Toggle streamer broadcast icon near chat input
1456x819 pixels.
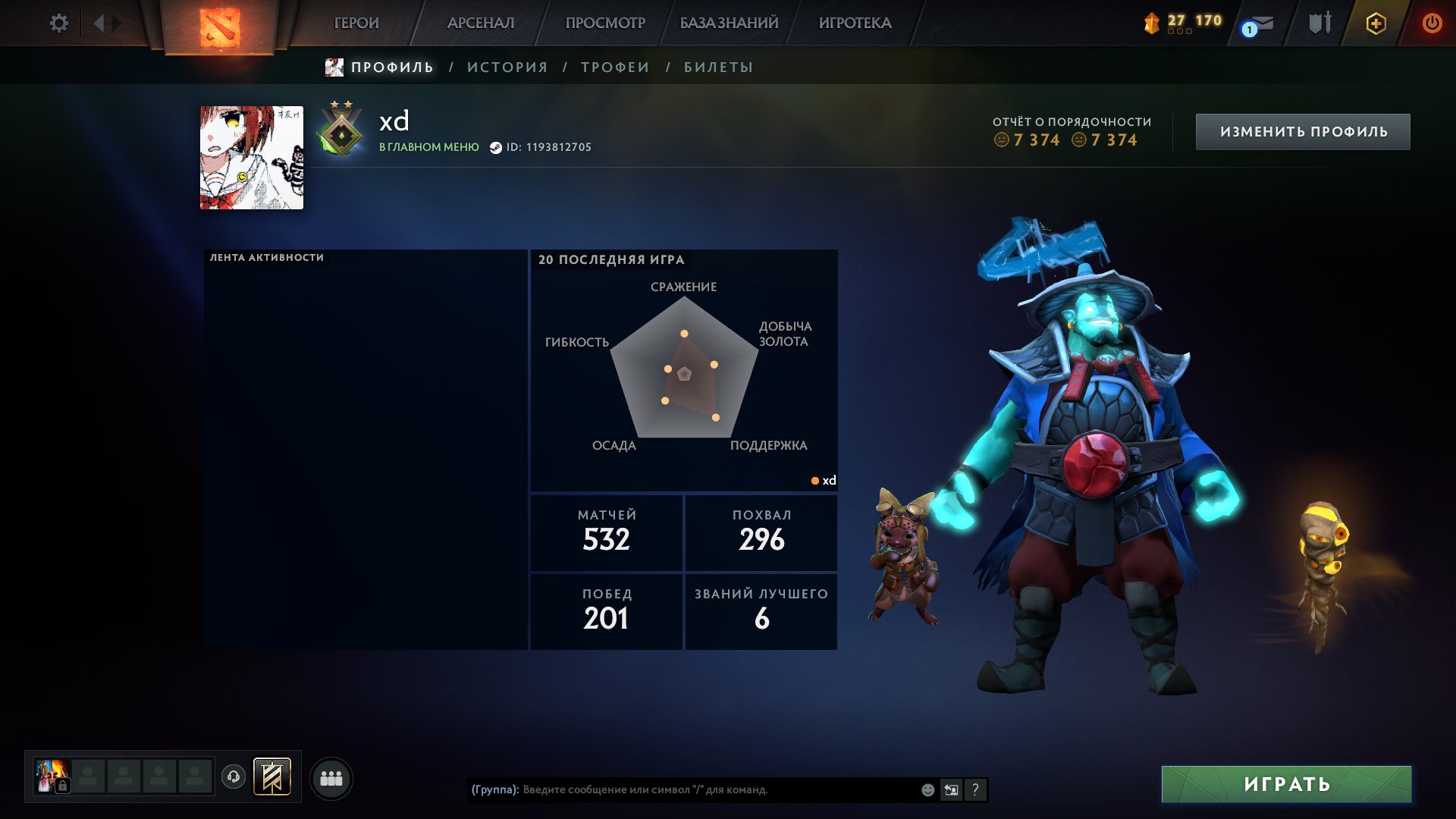pyautogui.click(x=951, y=789)
